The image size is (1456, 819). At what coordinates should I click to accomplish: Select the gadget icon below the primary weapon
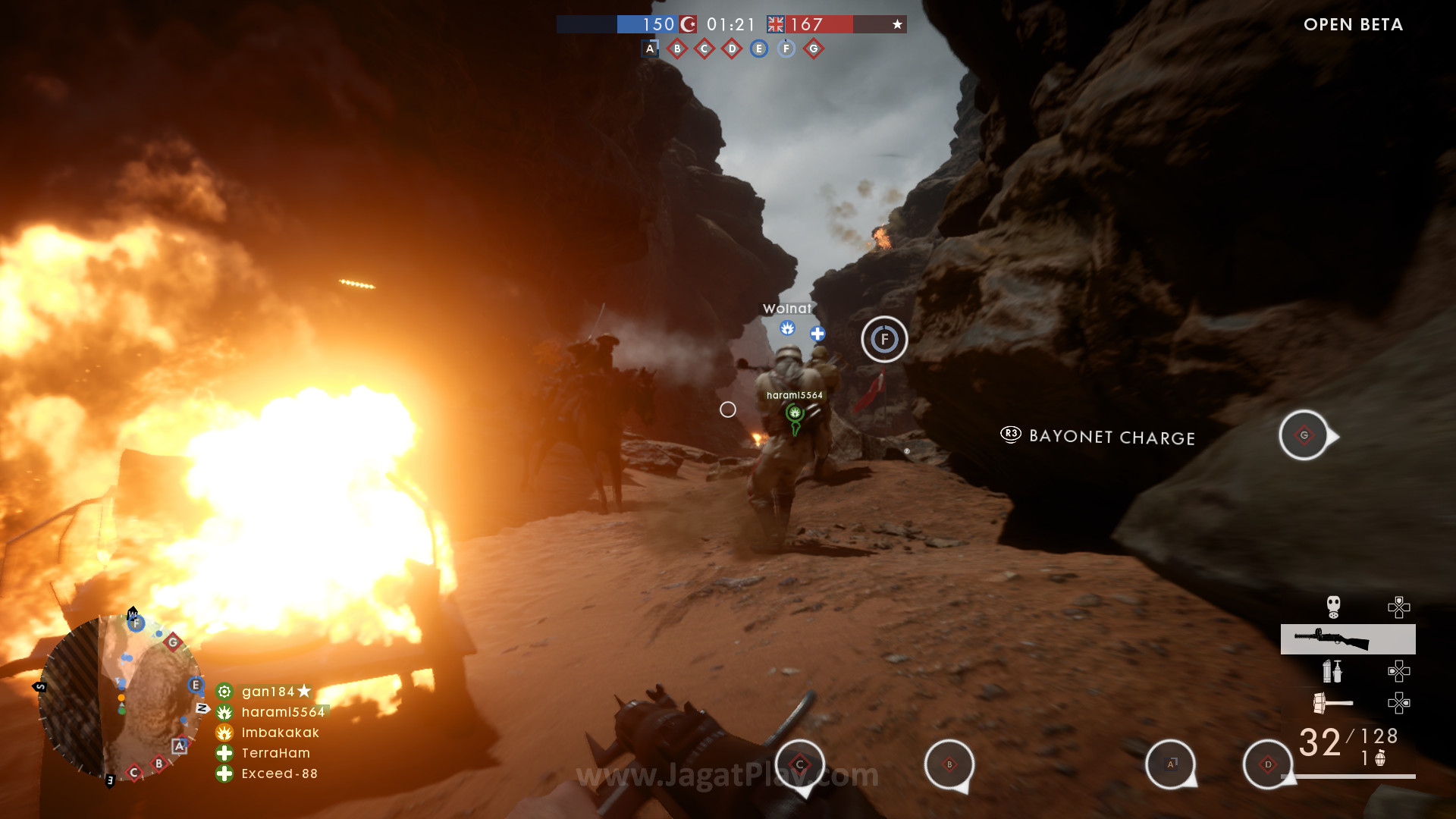(x=1332, y=671)
